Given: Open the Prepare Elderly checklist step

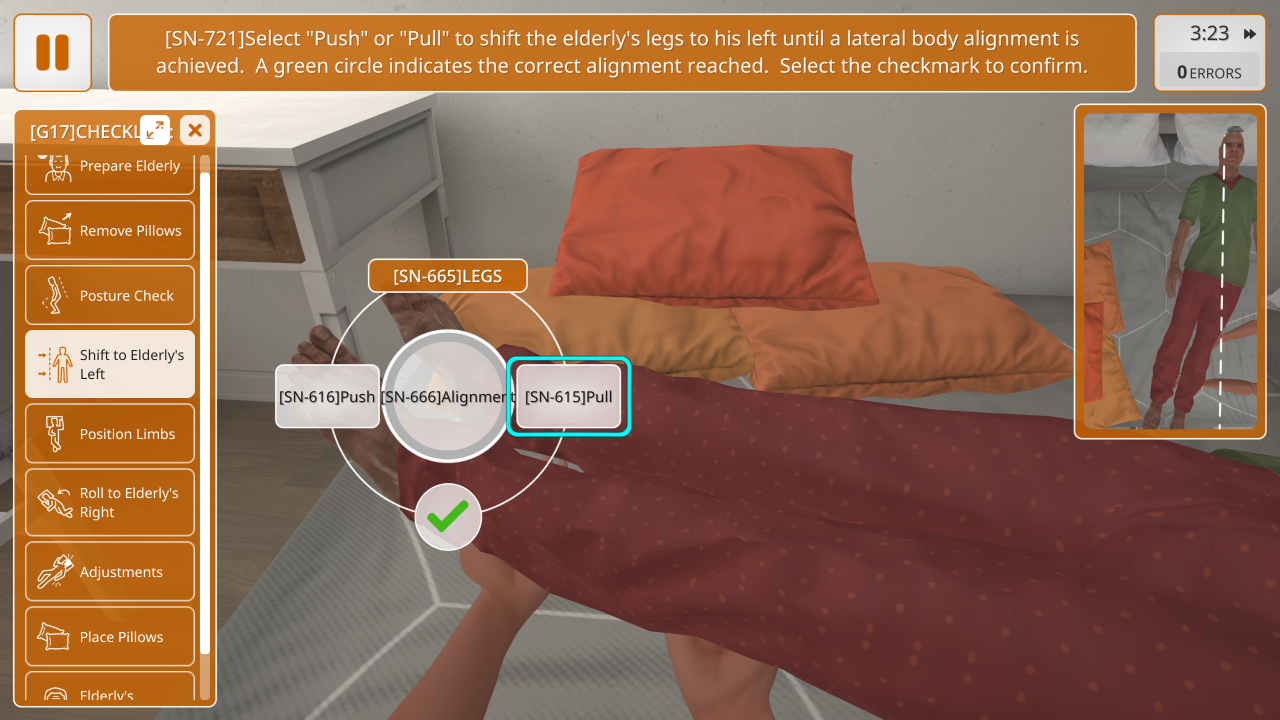Looking at the screenshot, I should pos(110,167).
